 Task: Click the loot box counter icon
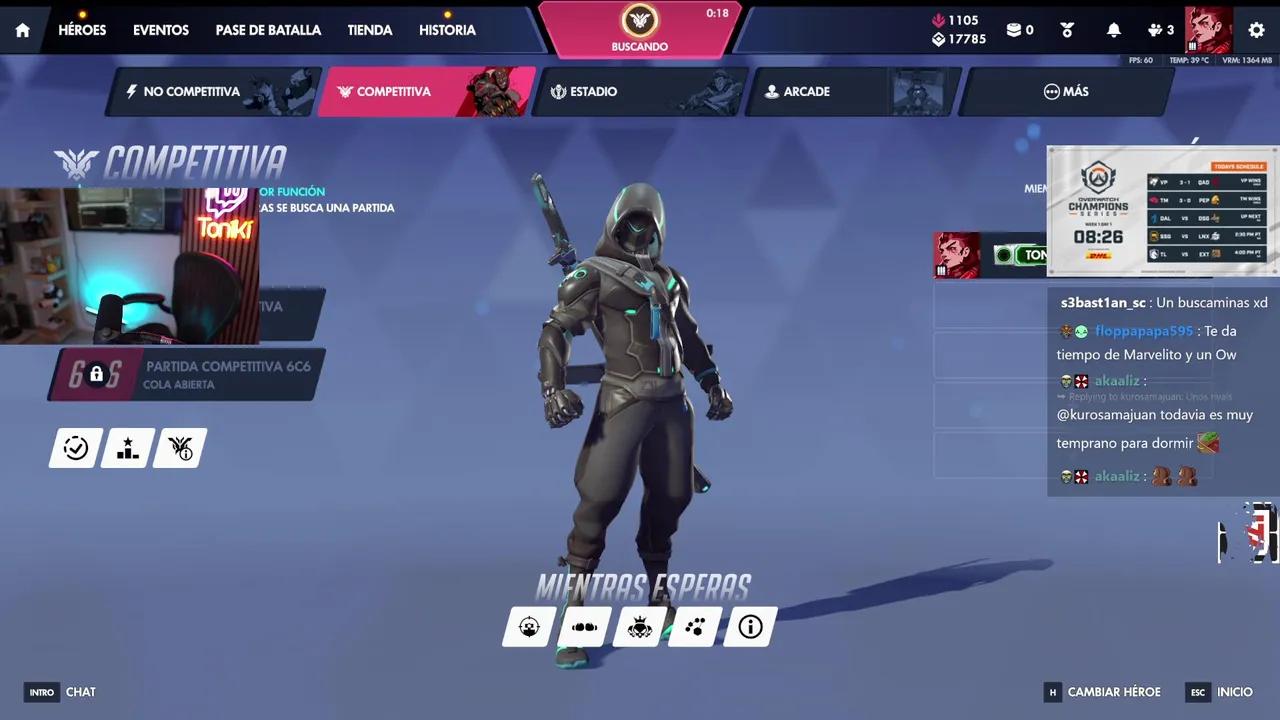point(1013,30)
